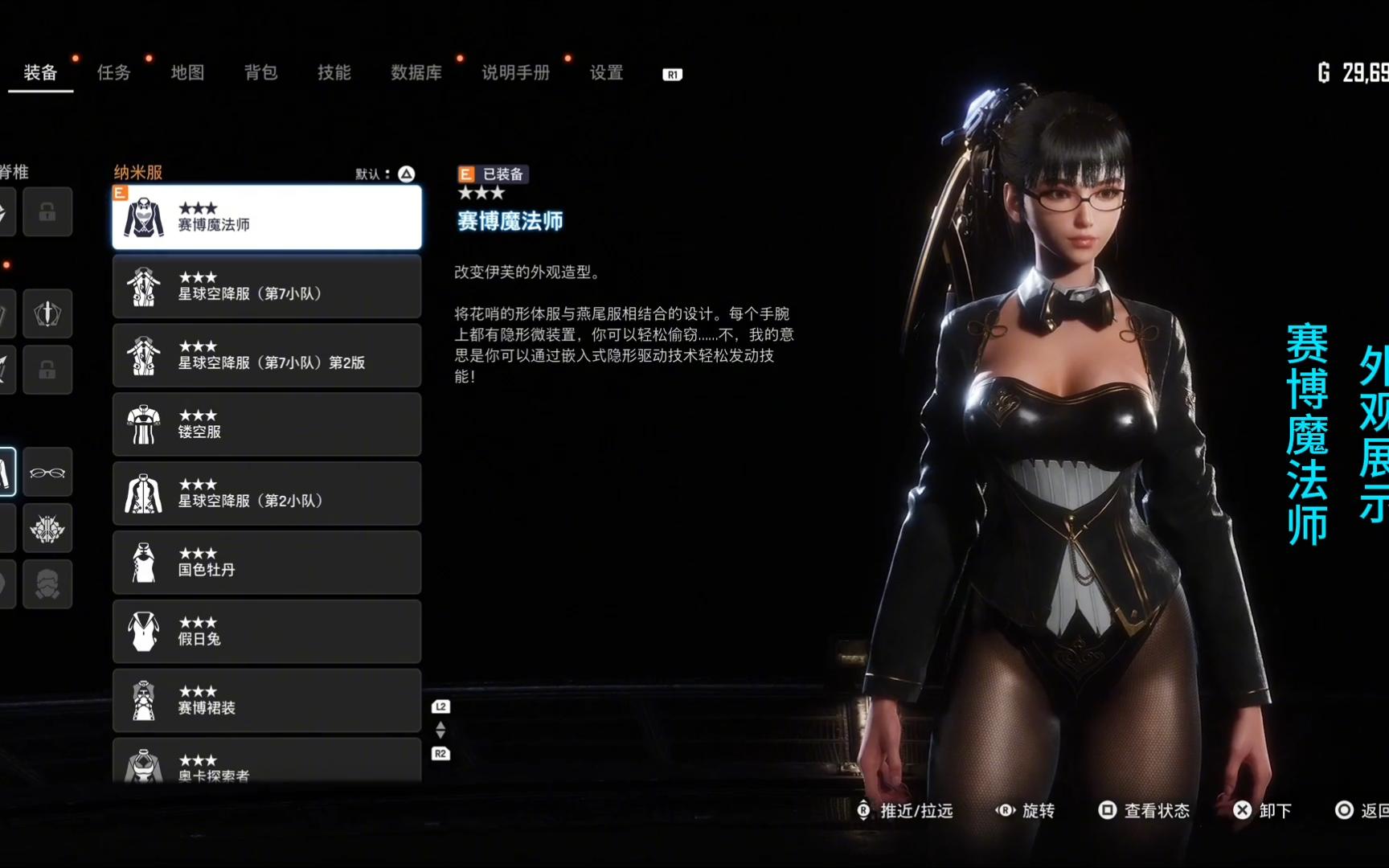Screen dimensions: 1389x868
Task: Choose 星球空降服（第7小队）第2版 suit
Action: point(266,355)
